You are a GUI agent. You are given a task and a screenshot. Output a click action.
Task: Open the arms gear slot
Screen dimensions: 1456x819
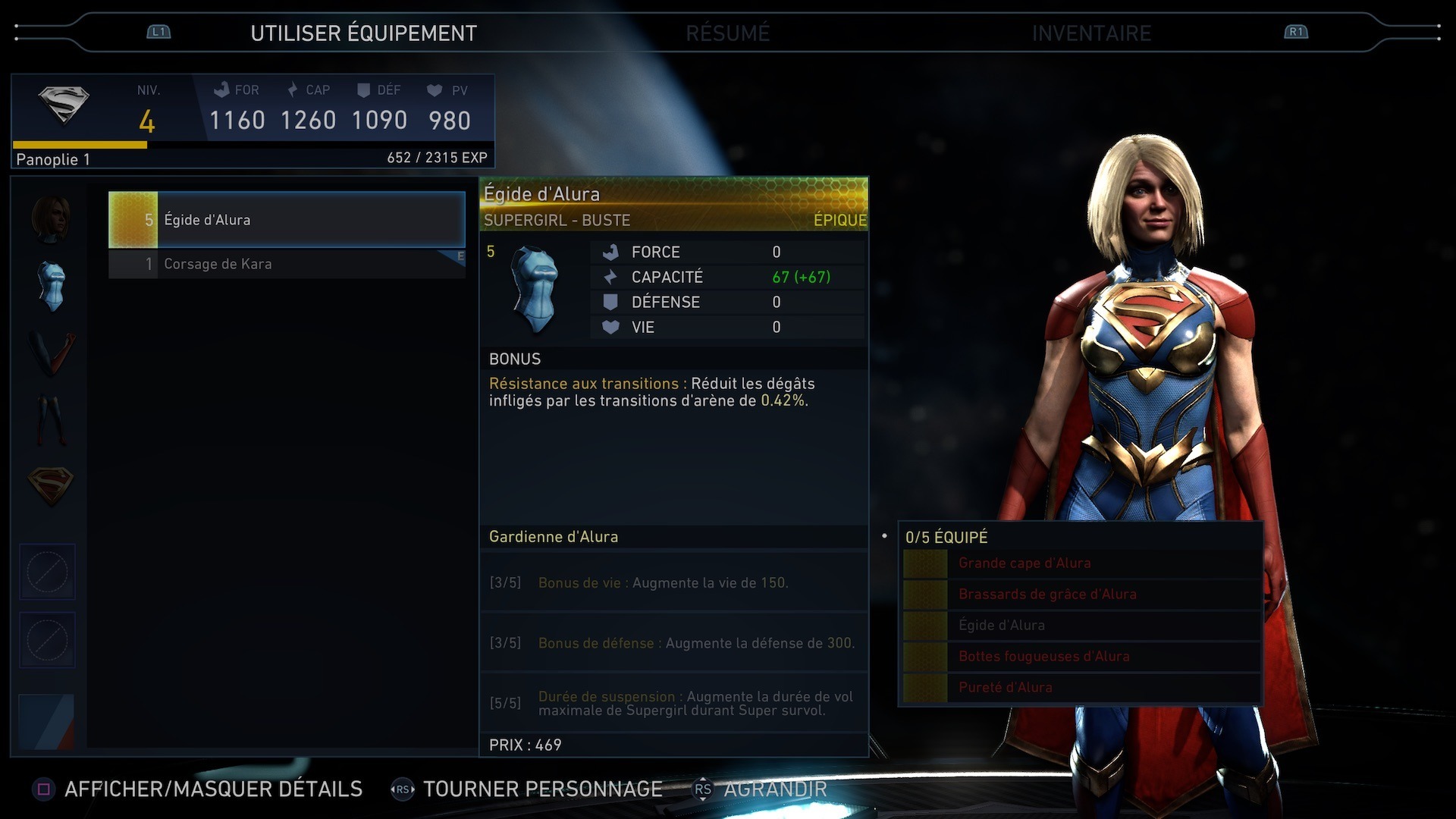click(x=51, y=353)
